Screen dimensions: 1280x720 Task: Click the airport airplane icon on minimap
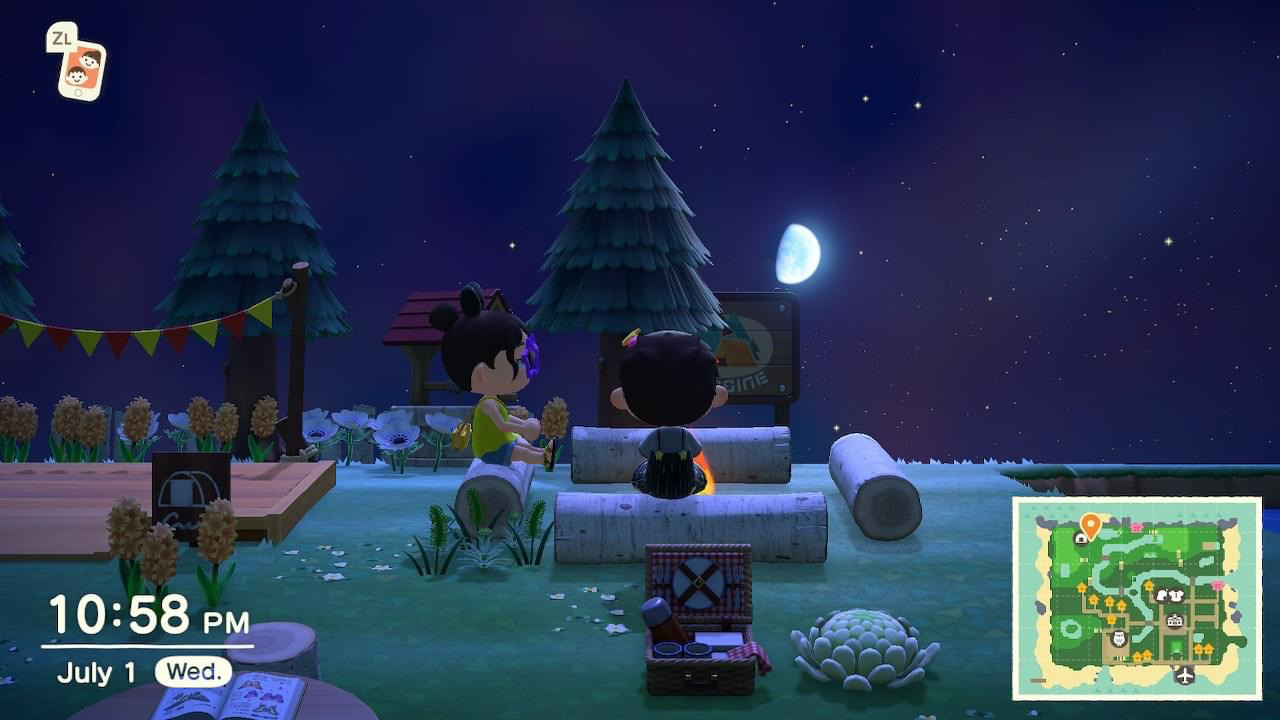click(1185, 676)
